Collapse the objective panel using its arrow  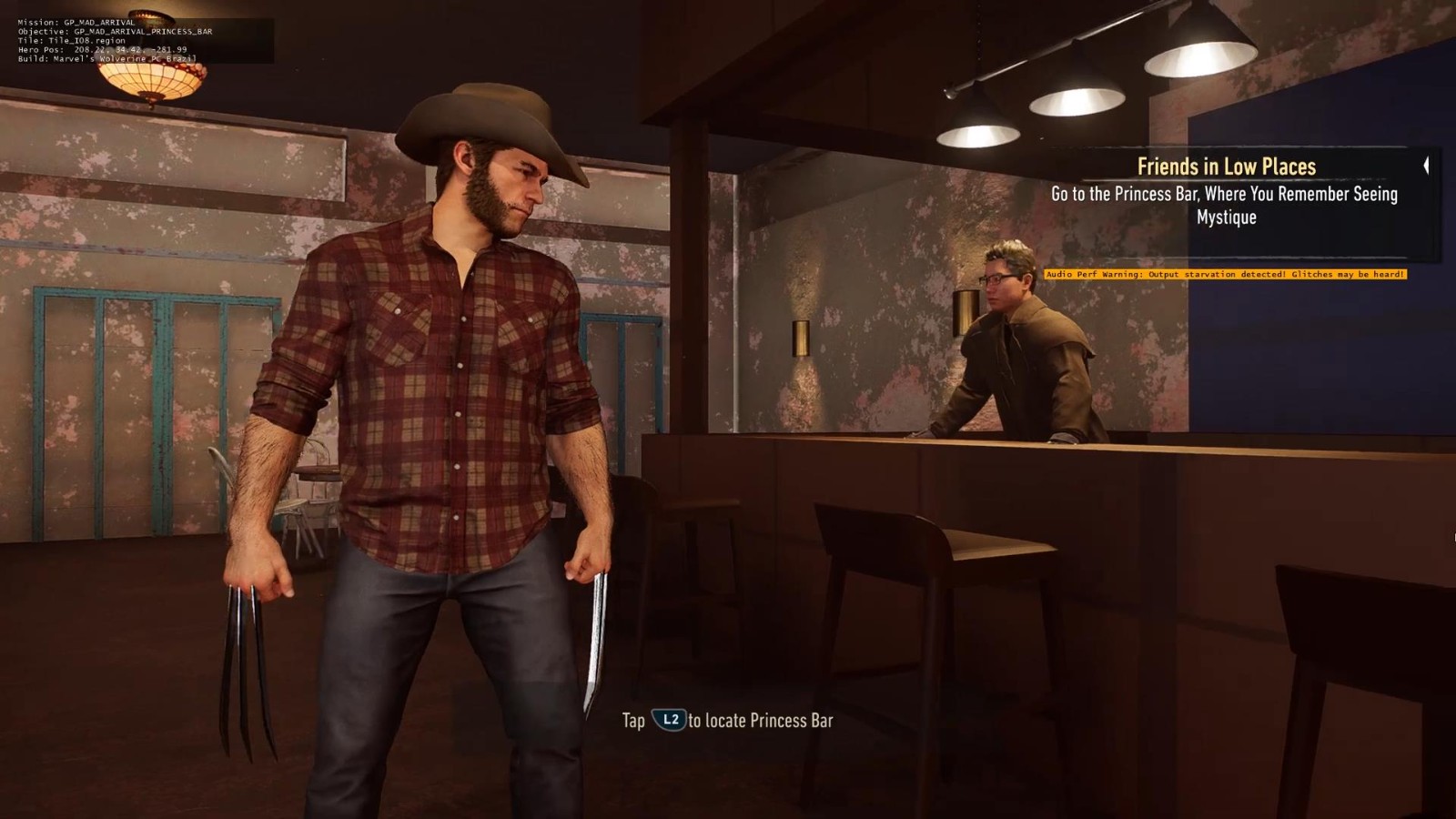1426,166
